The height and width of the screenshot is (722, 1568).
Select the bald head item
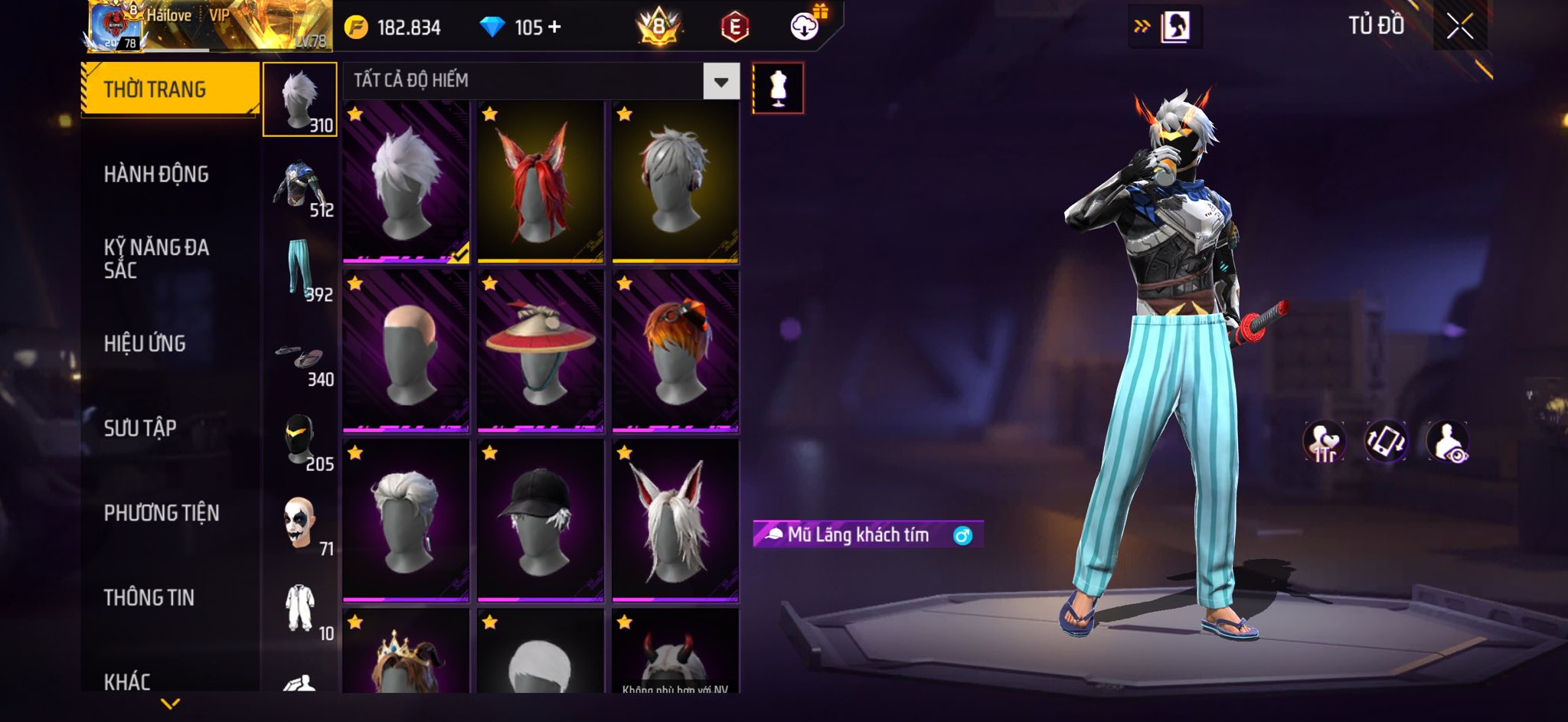coord(406,351)
